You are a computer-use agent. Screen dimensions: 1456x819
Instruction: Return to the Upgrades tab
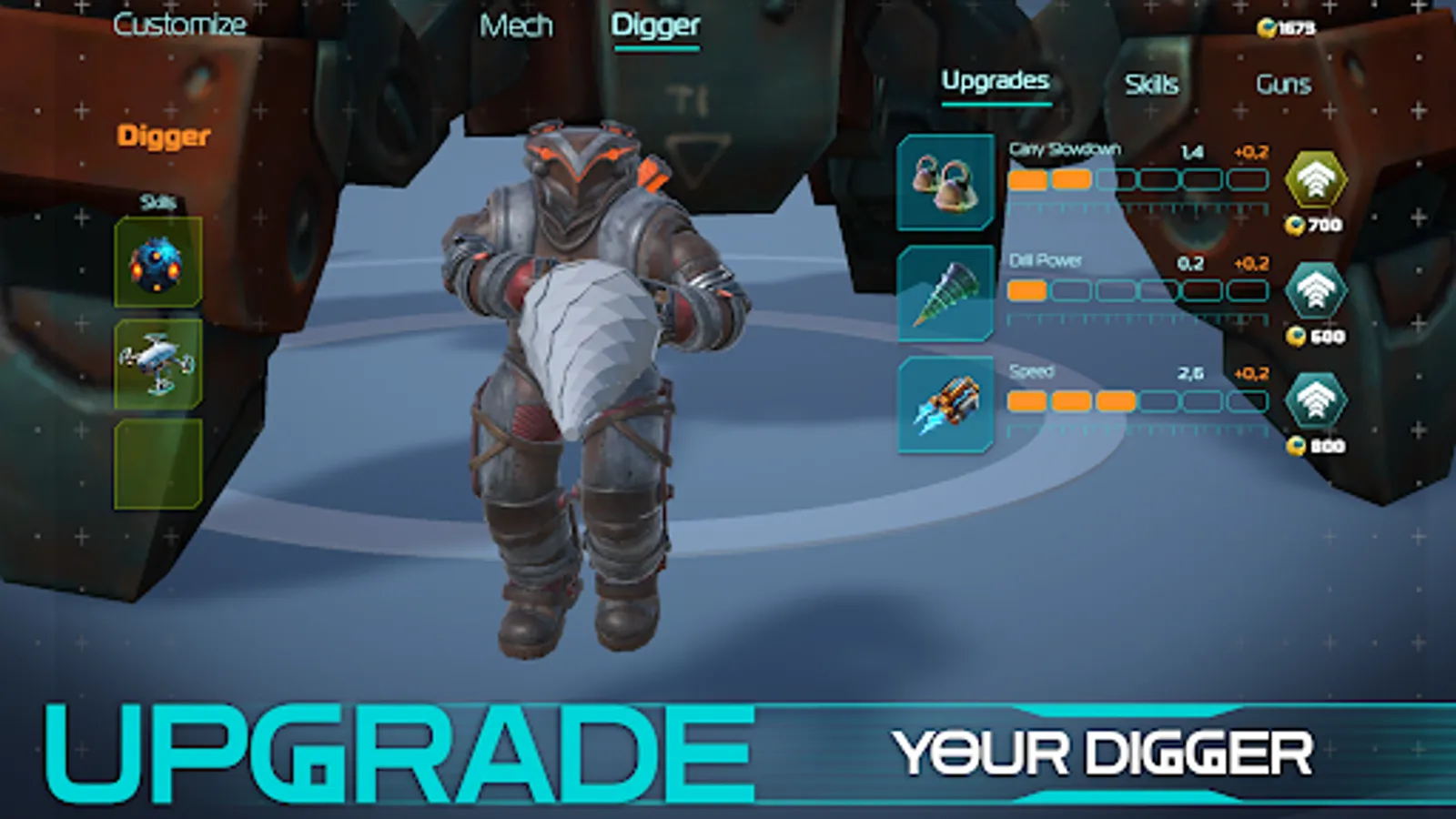pyautogui.click(x=996, y=80)
